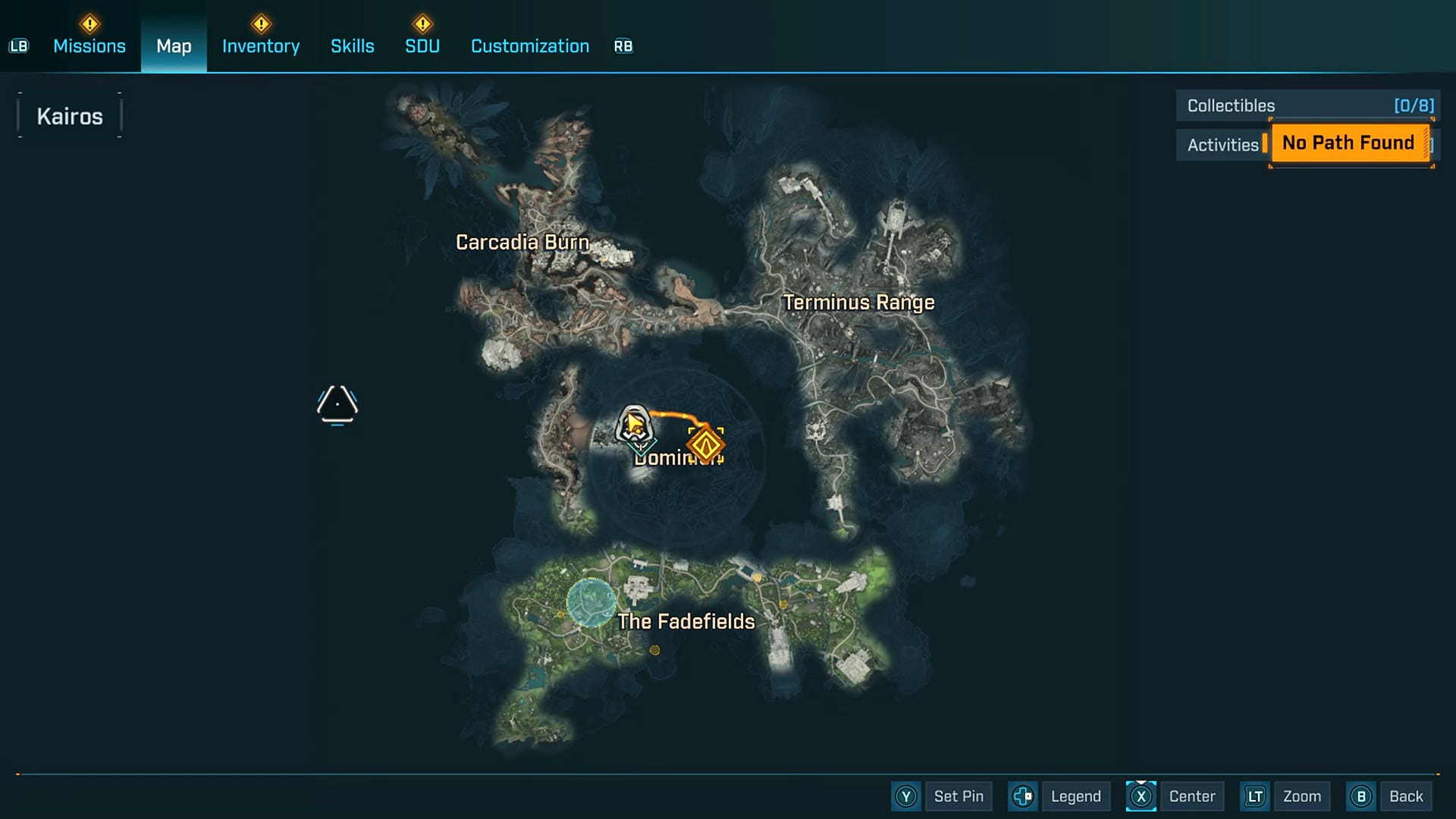Expand the RB tab shoulder control
The height and width of the screenshot is (819, 1456).
623,45
